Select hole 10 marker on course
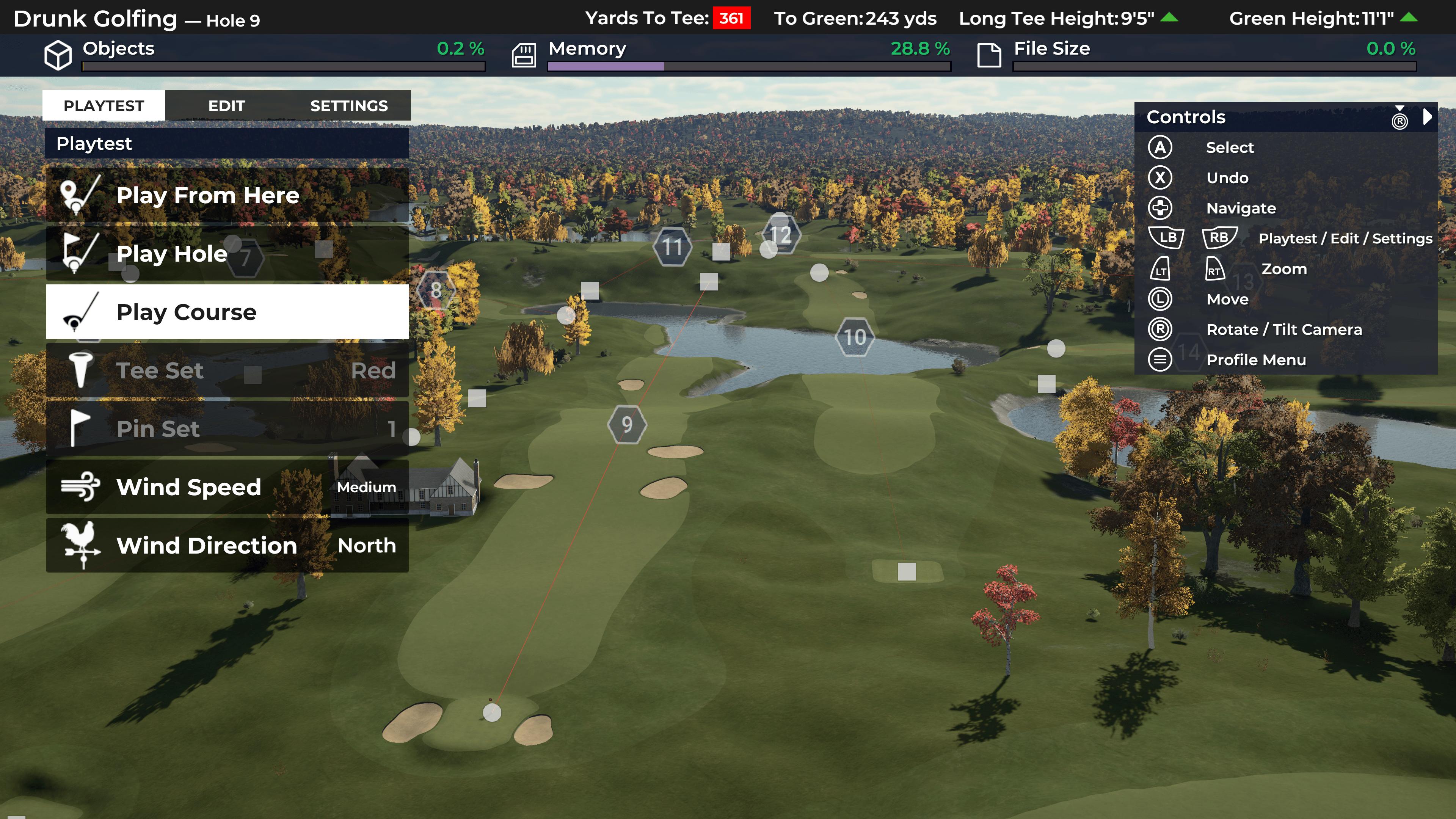Image resolution: width=1456 pixels, height=819 pixels. (x=855, y=337)
